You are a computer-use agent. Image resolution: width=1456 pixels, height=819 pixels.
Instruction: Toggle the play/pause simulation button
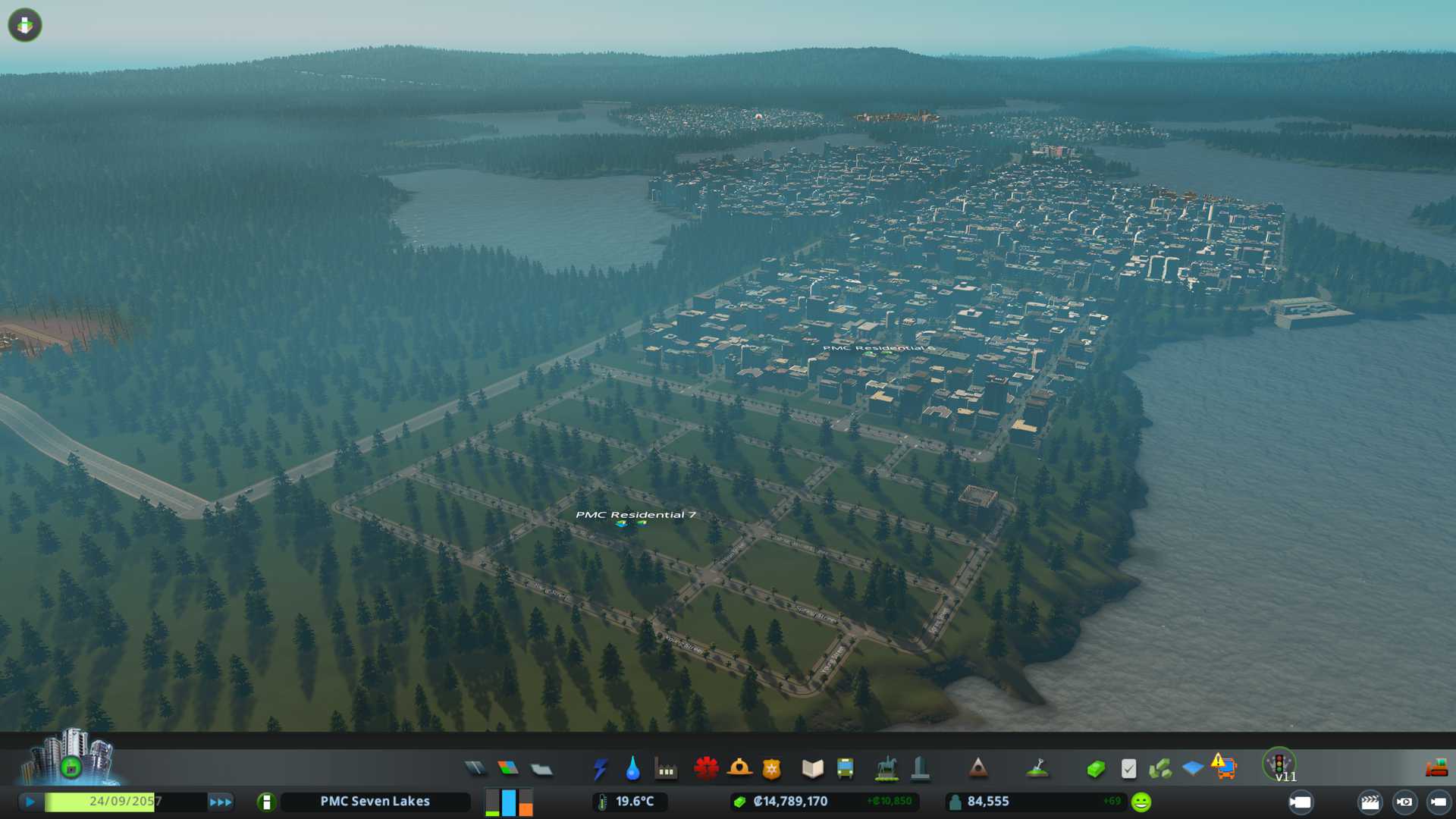[30, 802]
